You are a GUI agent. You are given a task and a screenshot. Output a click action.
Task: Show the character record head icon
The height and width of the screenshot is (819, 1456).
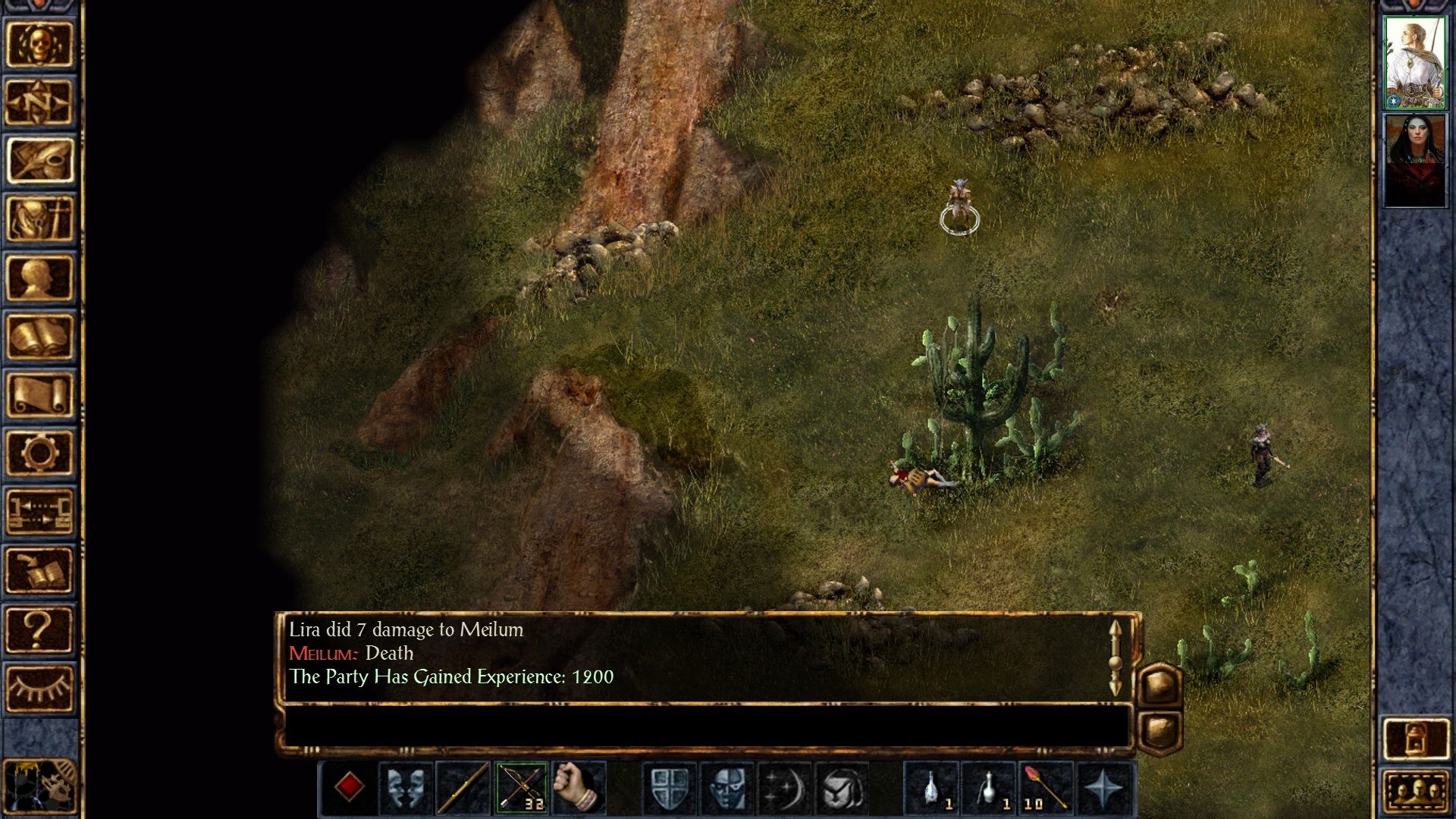pos(39,278)
